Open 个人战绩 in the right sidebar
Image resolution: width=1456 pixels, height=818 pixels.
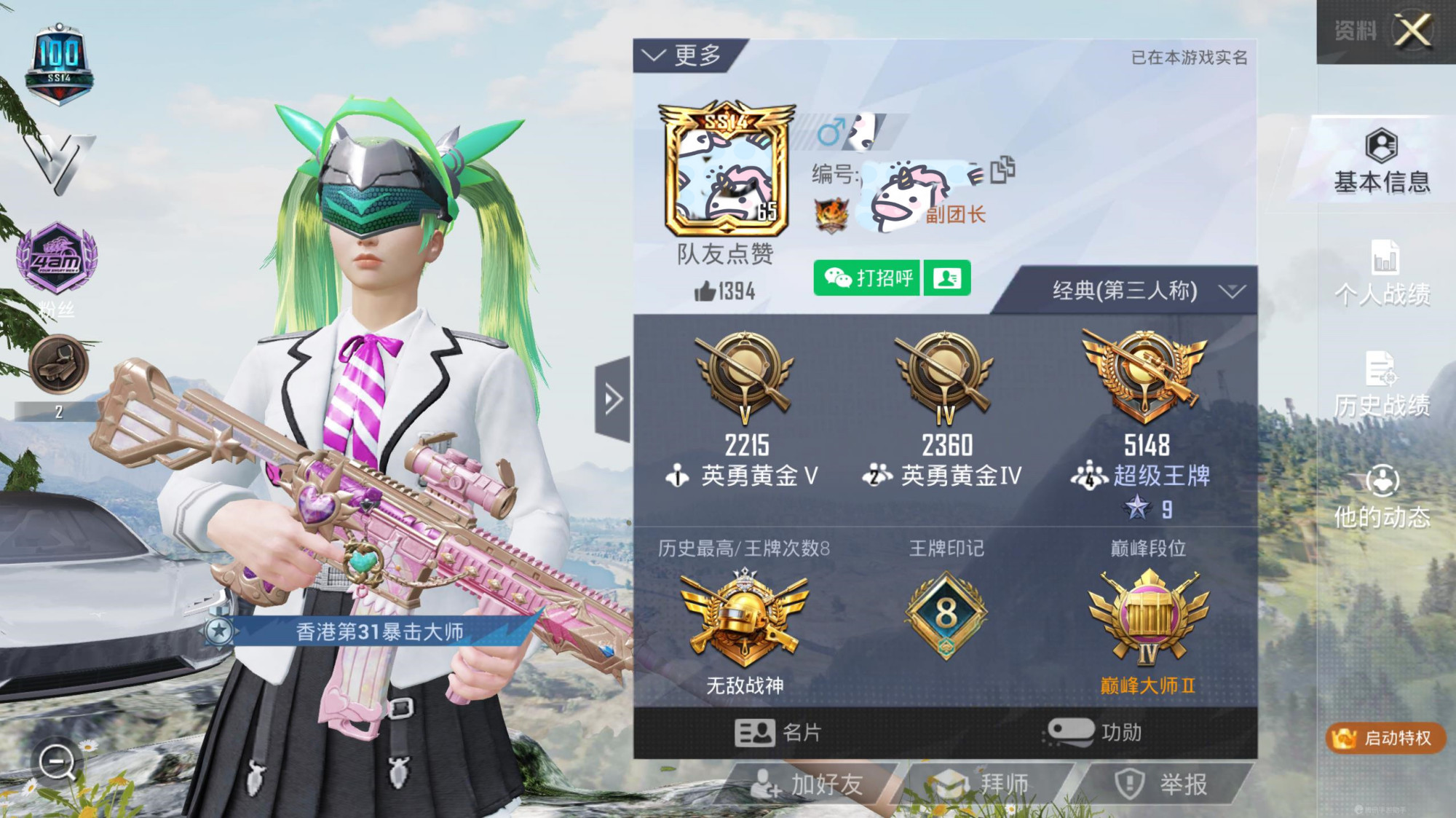(1382, 273)
